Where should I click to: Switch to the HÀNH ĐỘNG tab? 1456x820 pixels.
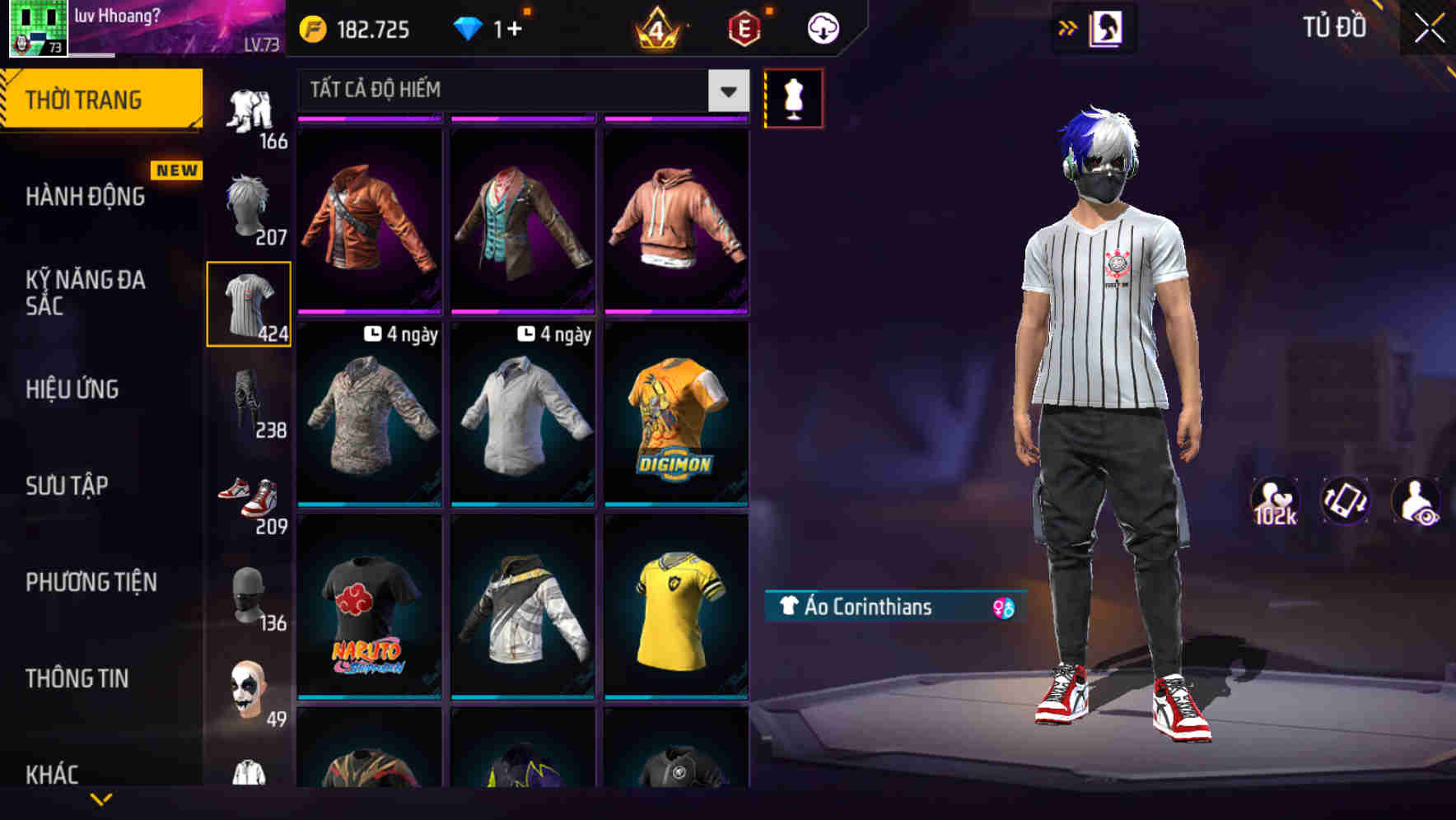point(84,197)
